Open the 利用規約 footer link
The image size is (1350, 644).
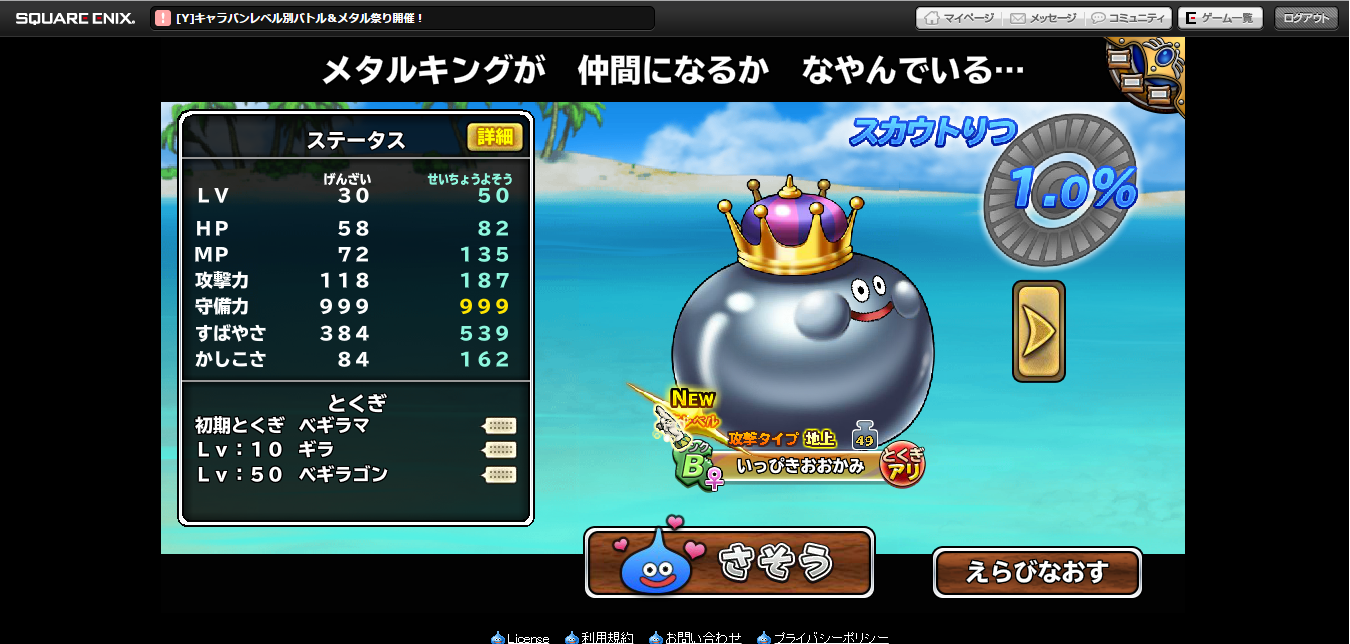pos(598,637)
